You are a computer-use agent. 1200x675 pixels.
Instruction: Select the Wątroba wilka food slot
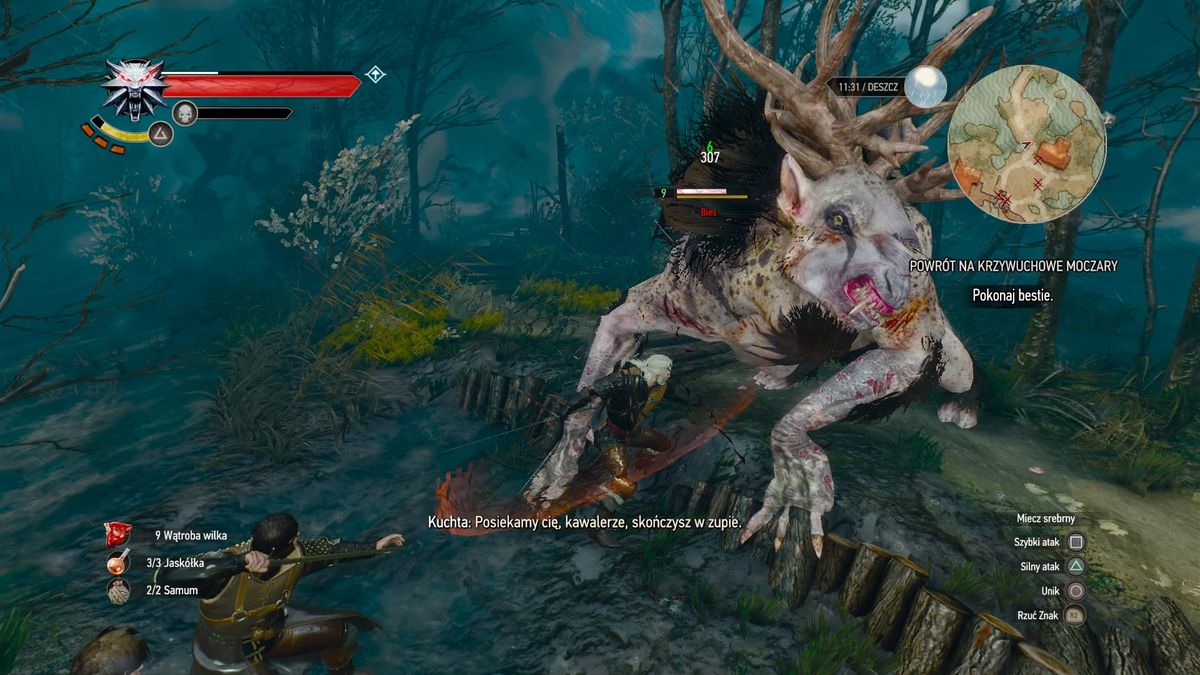point(118,535)
